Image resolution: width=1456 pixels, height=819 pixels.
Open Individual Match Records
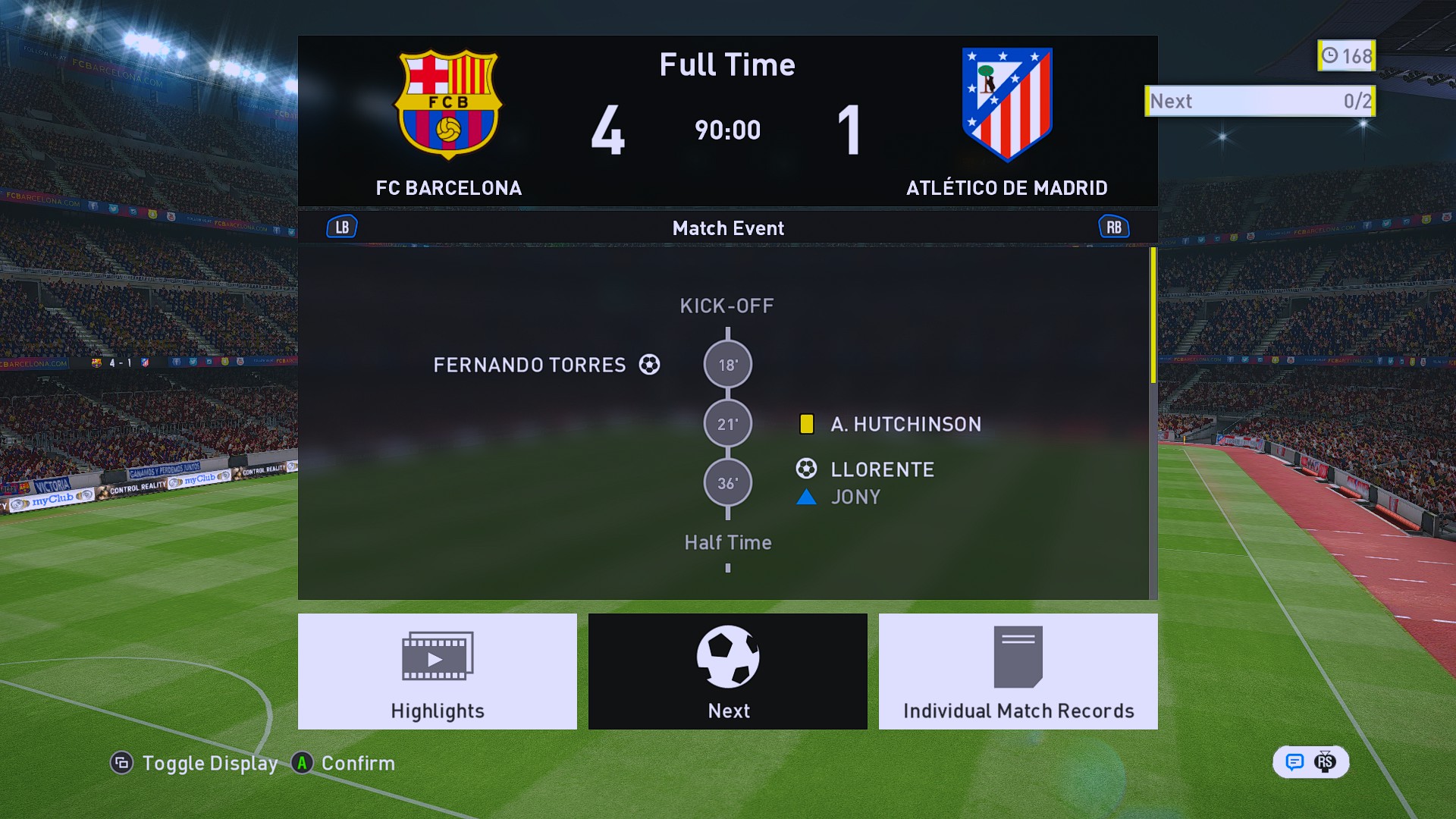[x=1018, y=671]
